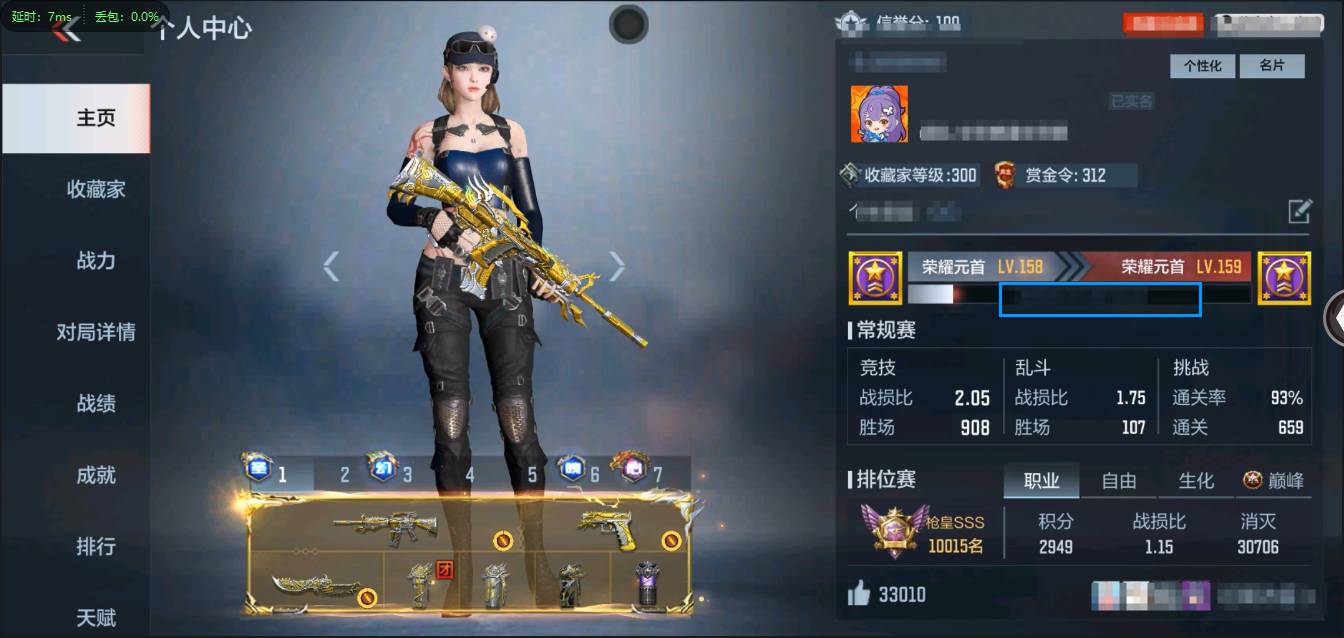Go back using the top-left arrow

(66, 31)
